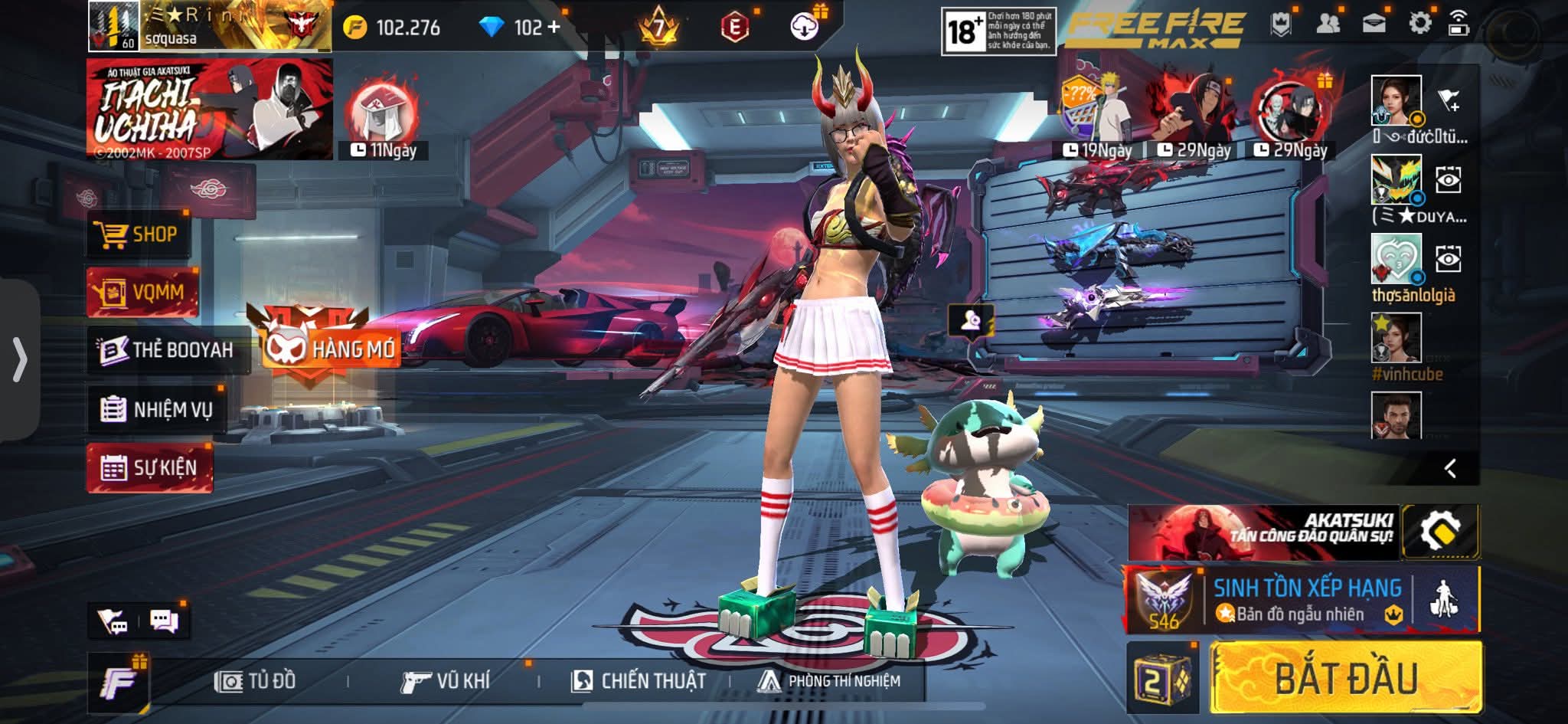Open the HÀNG MÓ skull button

[331, 349]
